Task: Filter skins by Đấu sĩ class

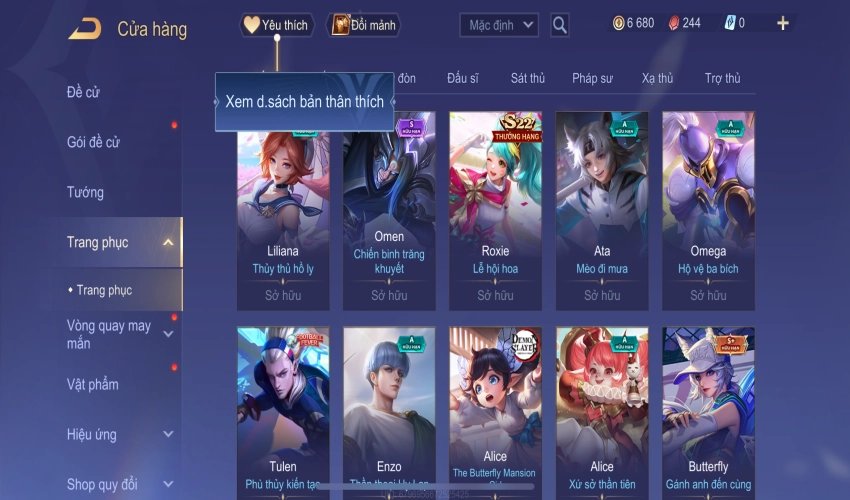Action: coord(463,78)
